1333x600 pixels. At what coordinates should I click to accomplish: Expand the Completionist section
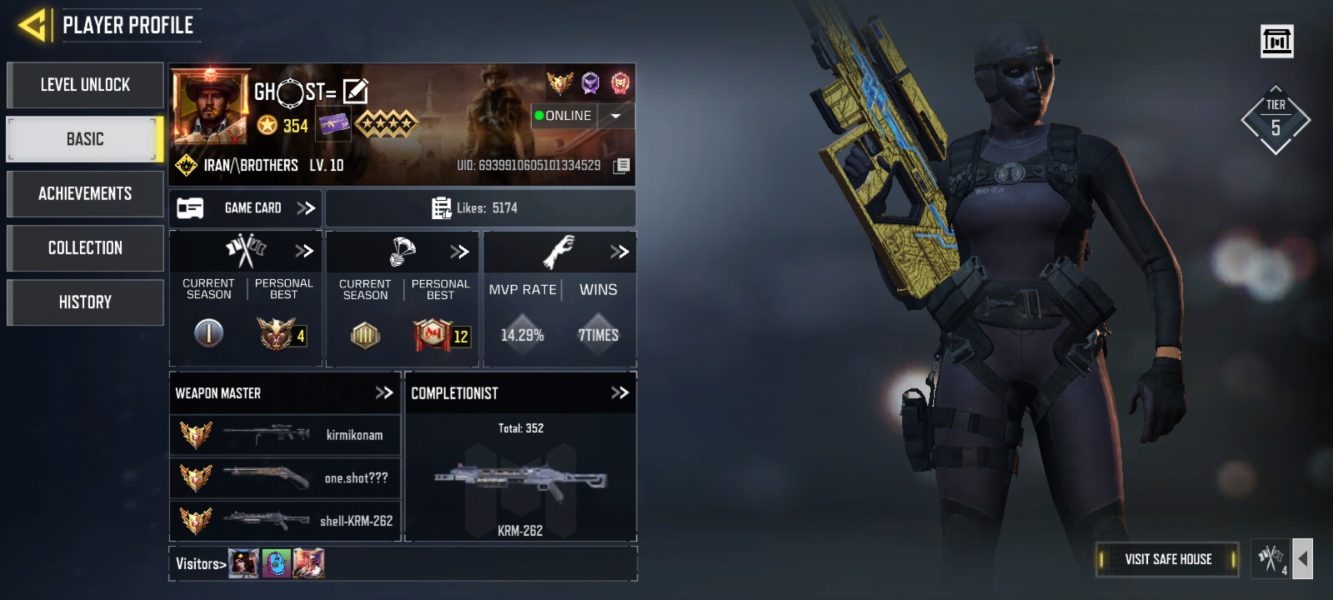[x=620, y=393]
